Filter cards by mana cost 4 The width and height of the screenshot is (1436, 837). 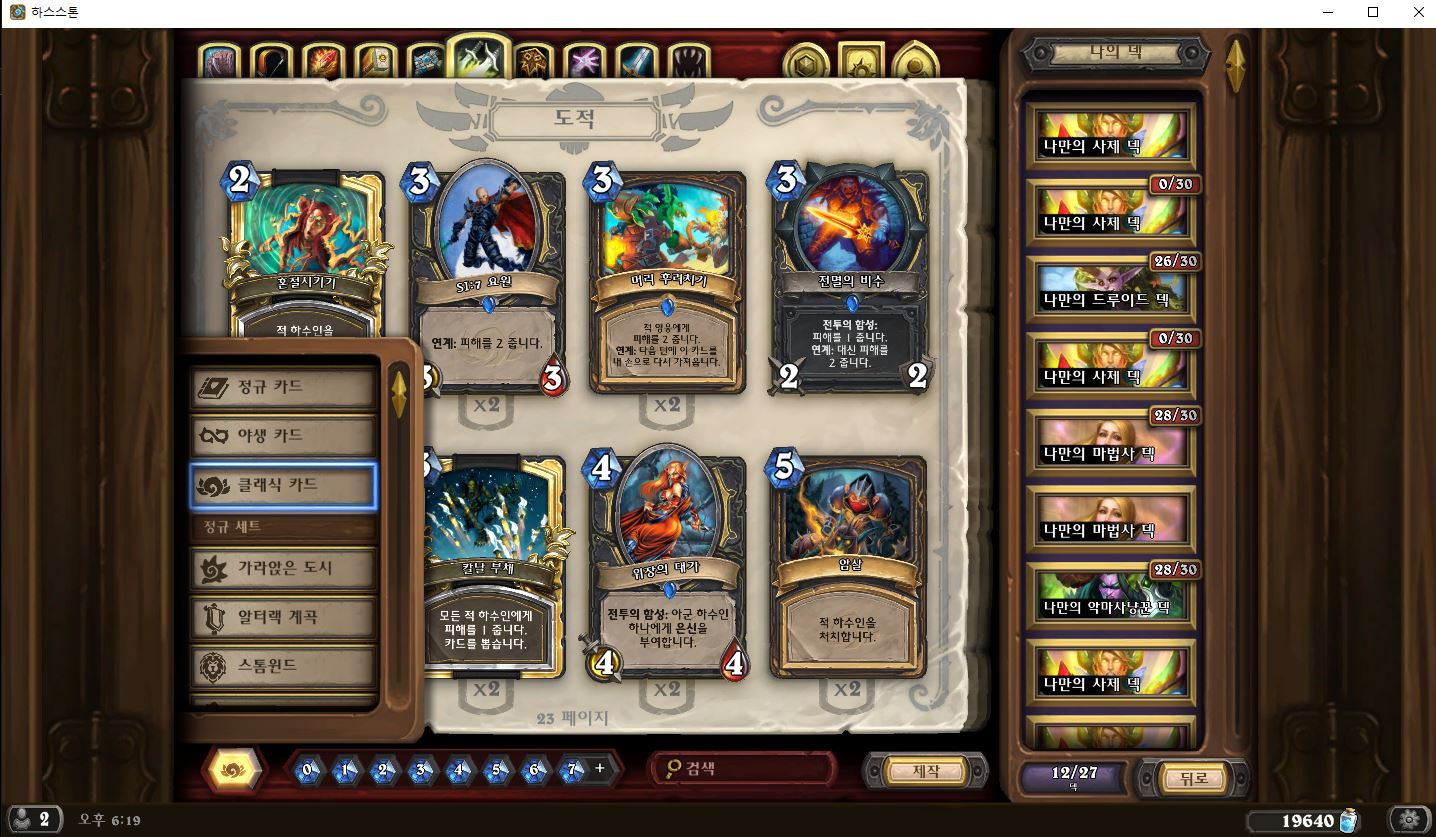coord(459,770)
